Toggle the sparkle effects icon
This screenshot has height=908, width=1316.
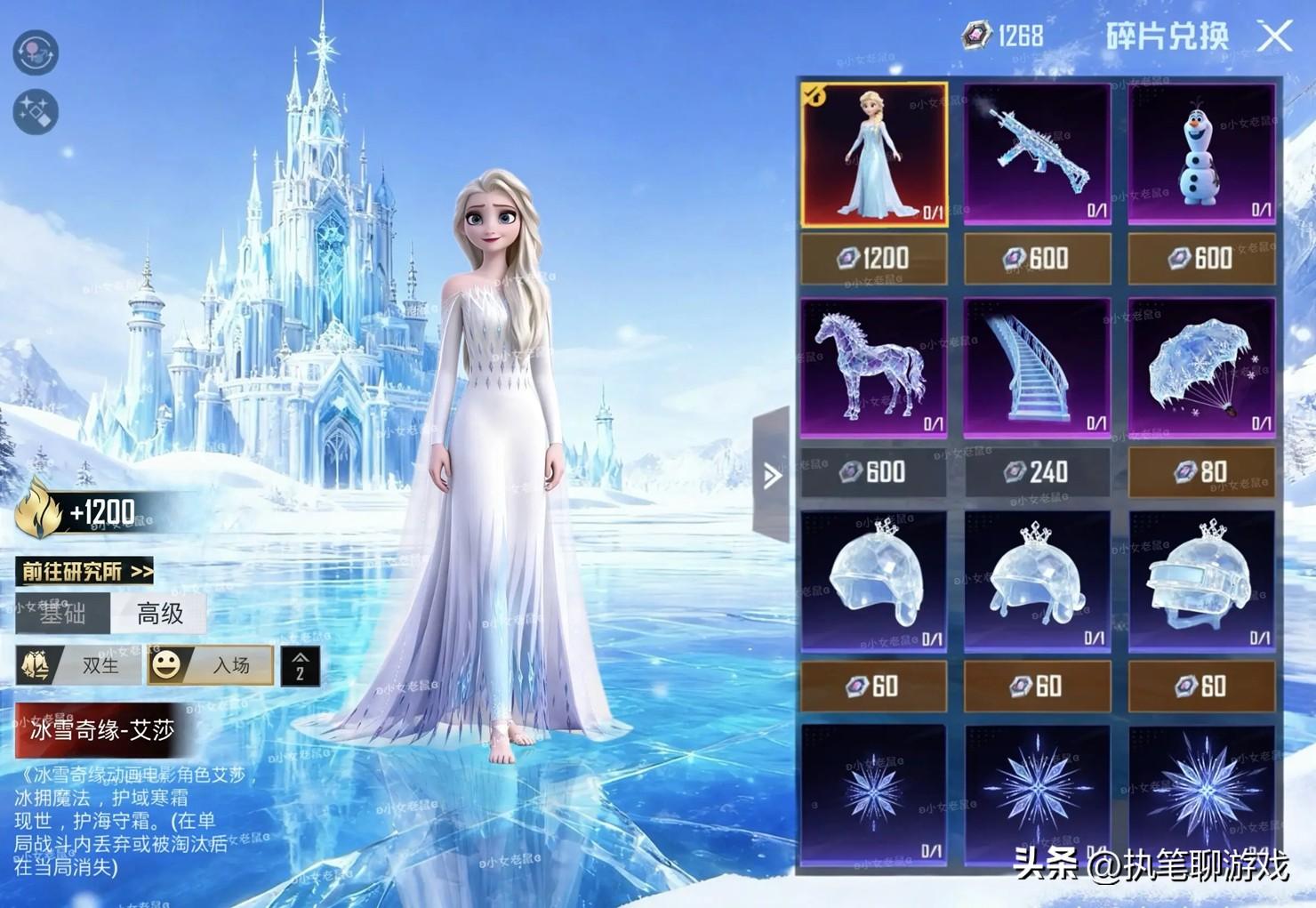coord(36,112)
